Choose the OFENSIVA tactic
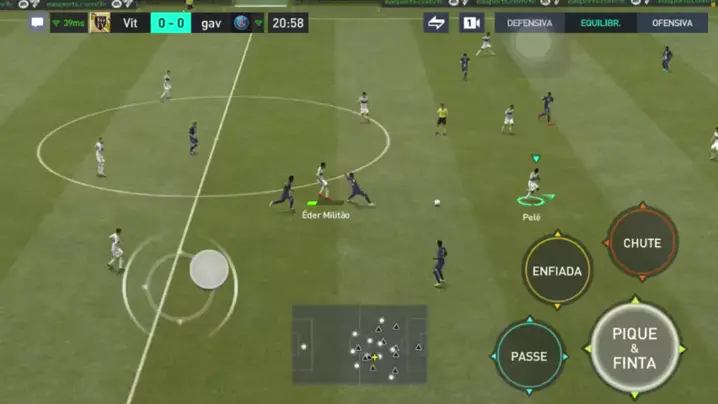 pyautogui.click(x=671, y=23)
